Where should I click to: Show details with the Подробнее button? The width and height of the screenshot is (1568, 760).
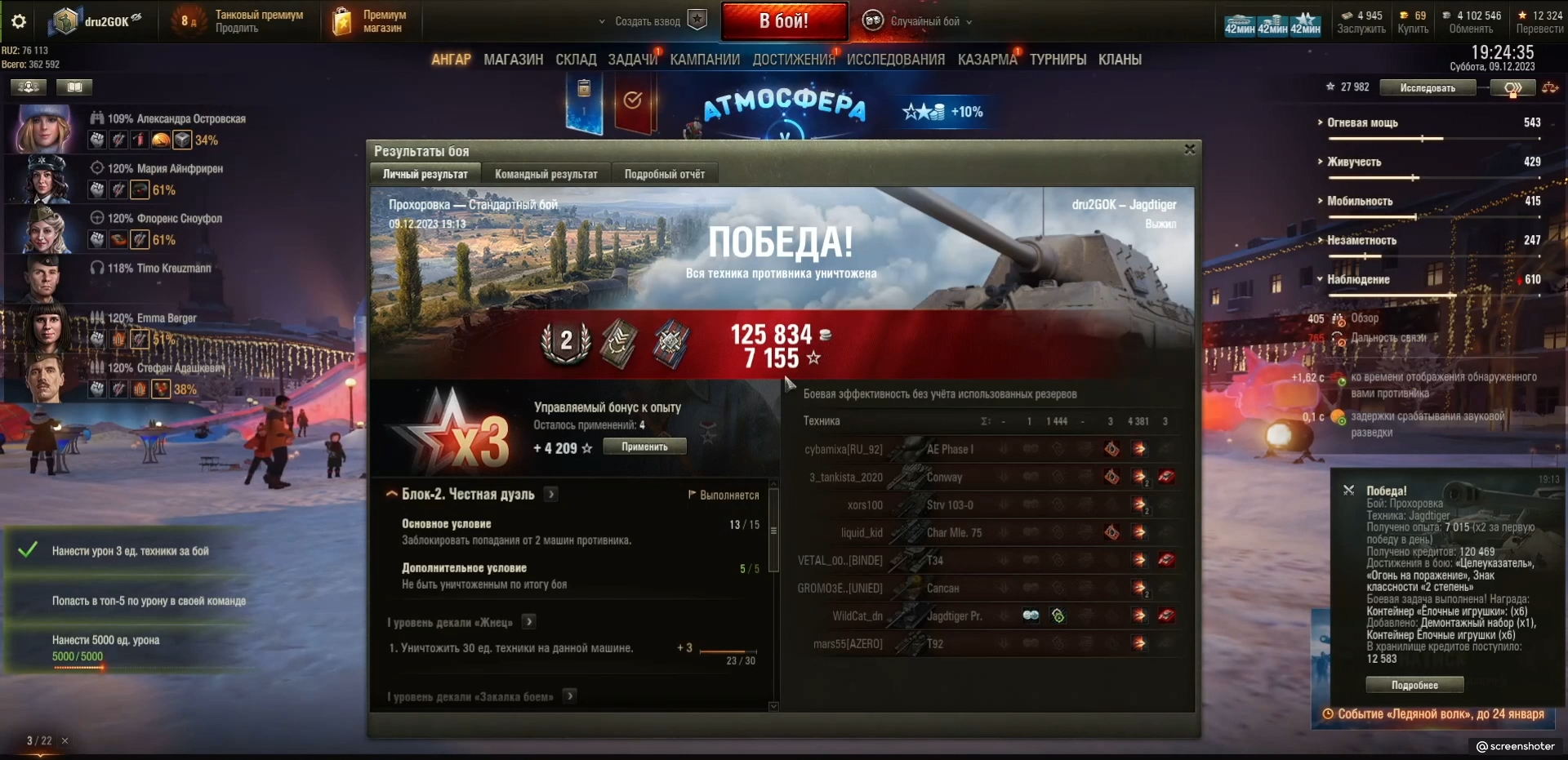pyautogui.click(x=1414, y=685)
